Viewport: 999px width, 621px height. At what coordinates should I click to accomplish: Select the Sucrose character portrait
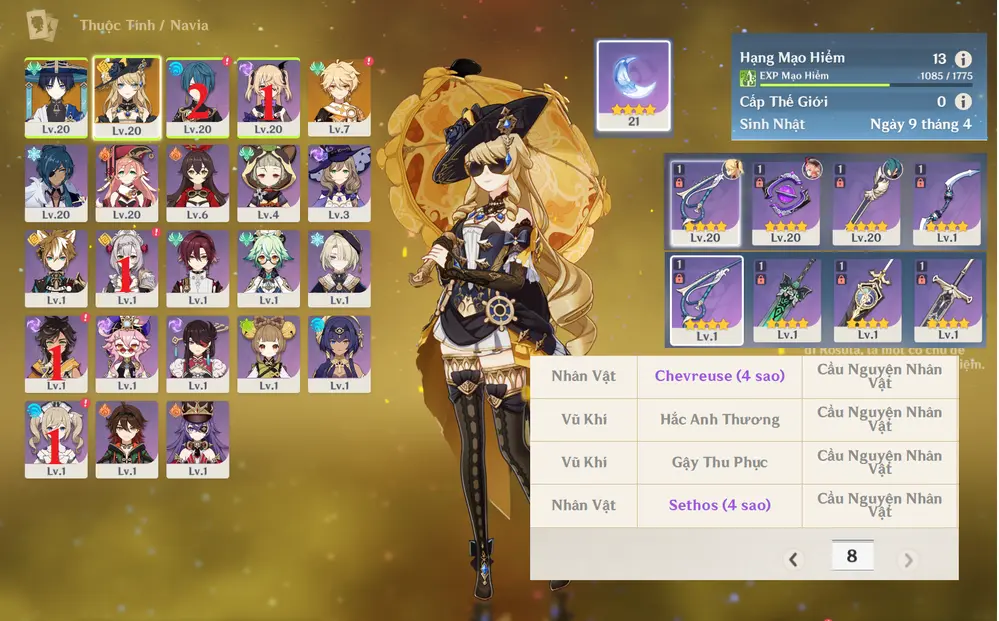269,269
